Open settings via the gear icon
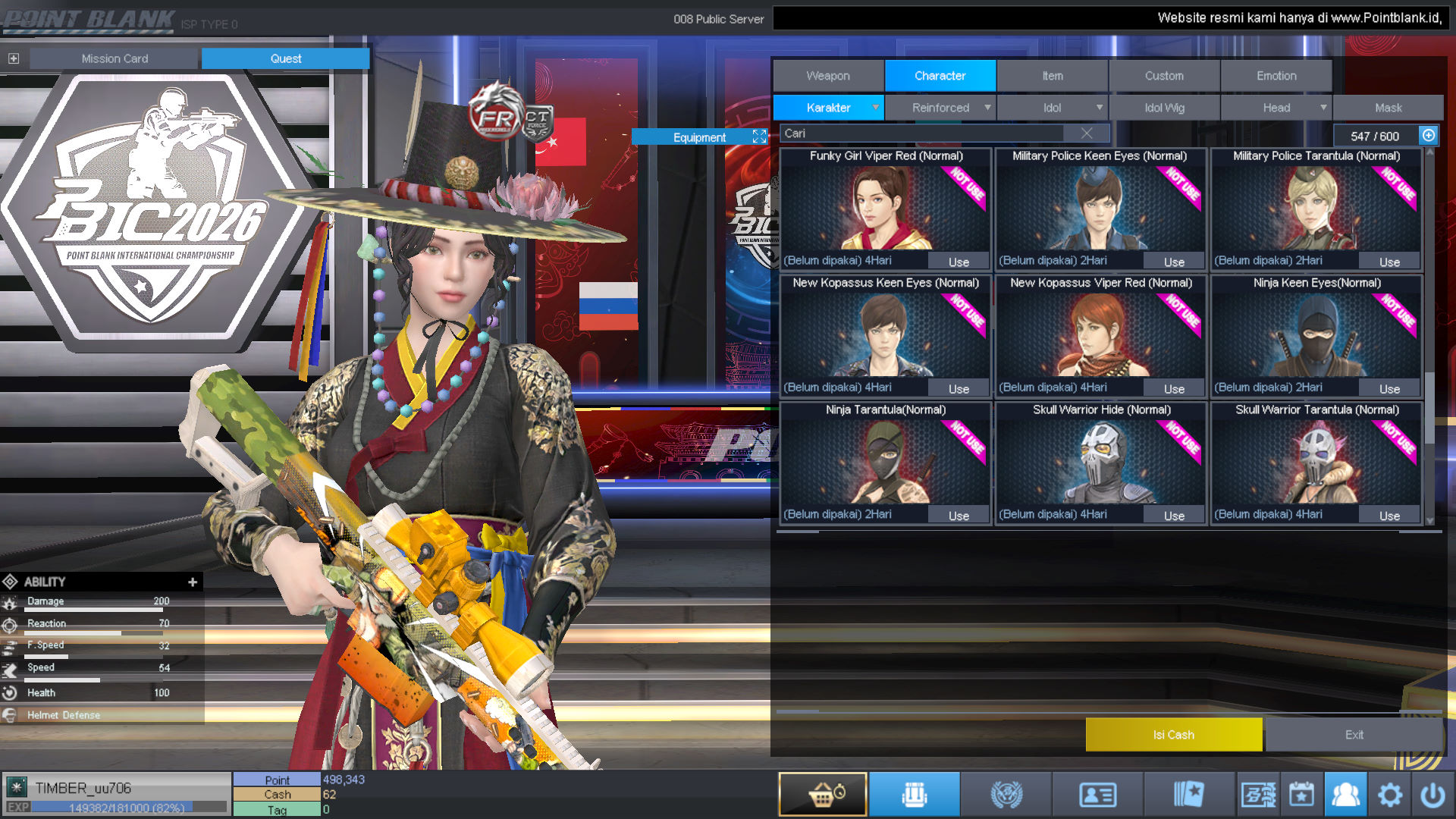Viewport: 1456px width, 819px height. [x=1389, y=795]
